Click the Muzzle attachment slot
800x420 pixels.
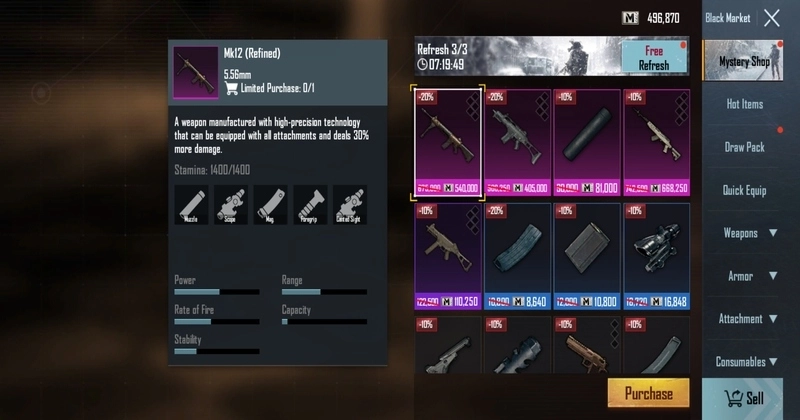(x=190, y=204)
